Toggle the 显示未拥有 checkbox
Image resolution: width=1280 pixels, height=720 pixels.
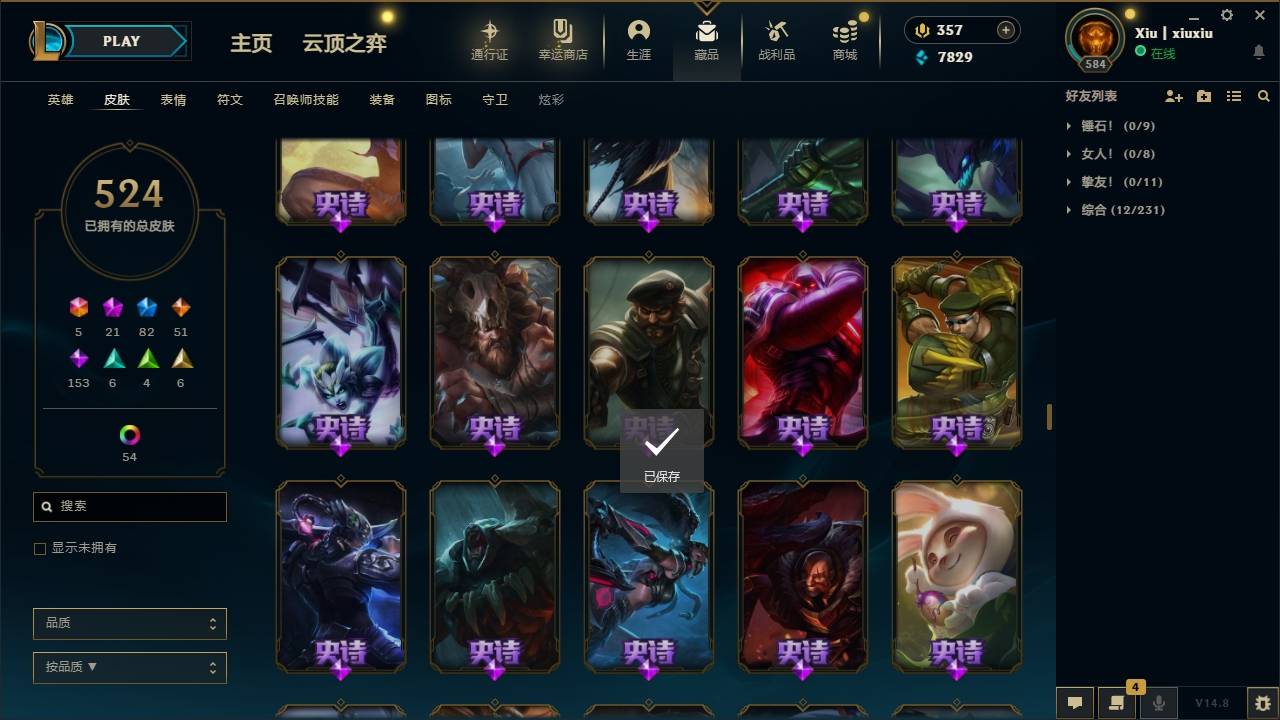point(40,548)
